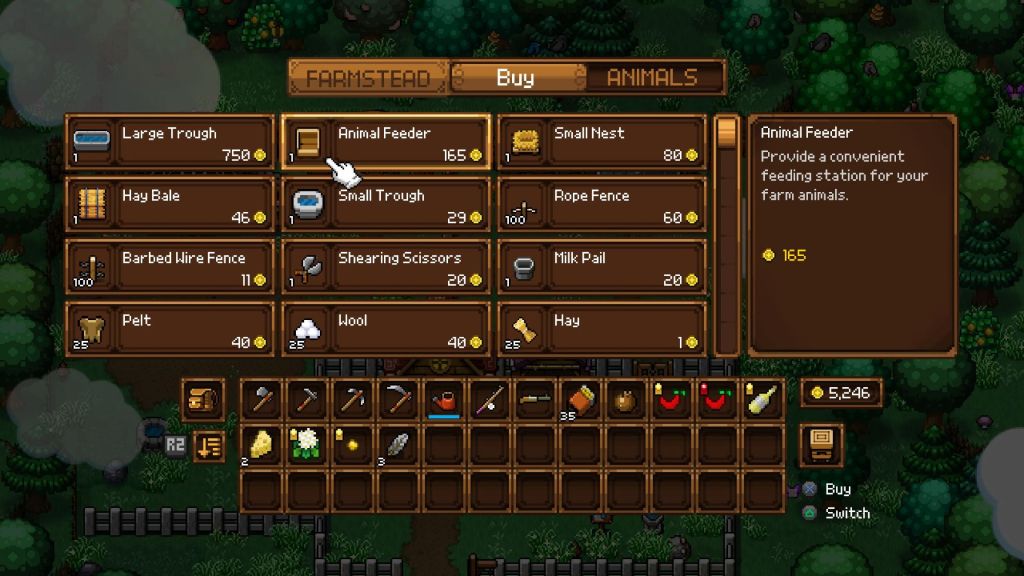Open the backpack inventory button

coord(203,399)
